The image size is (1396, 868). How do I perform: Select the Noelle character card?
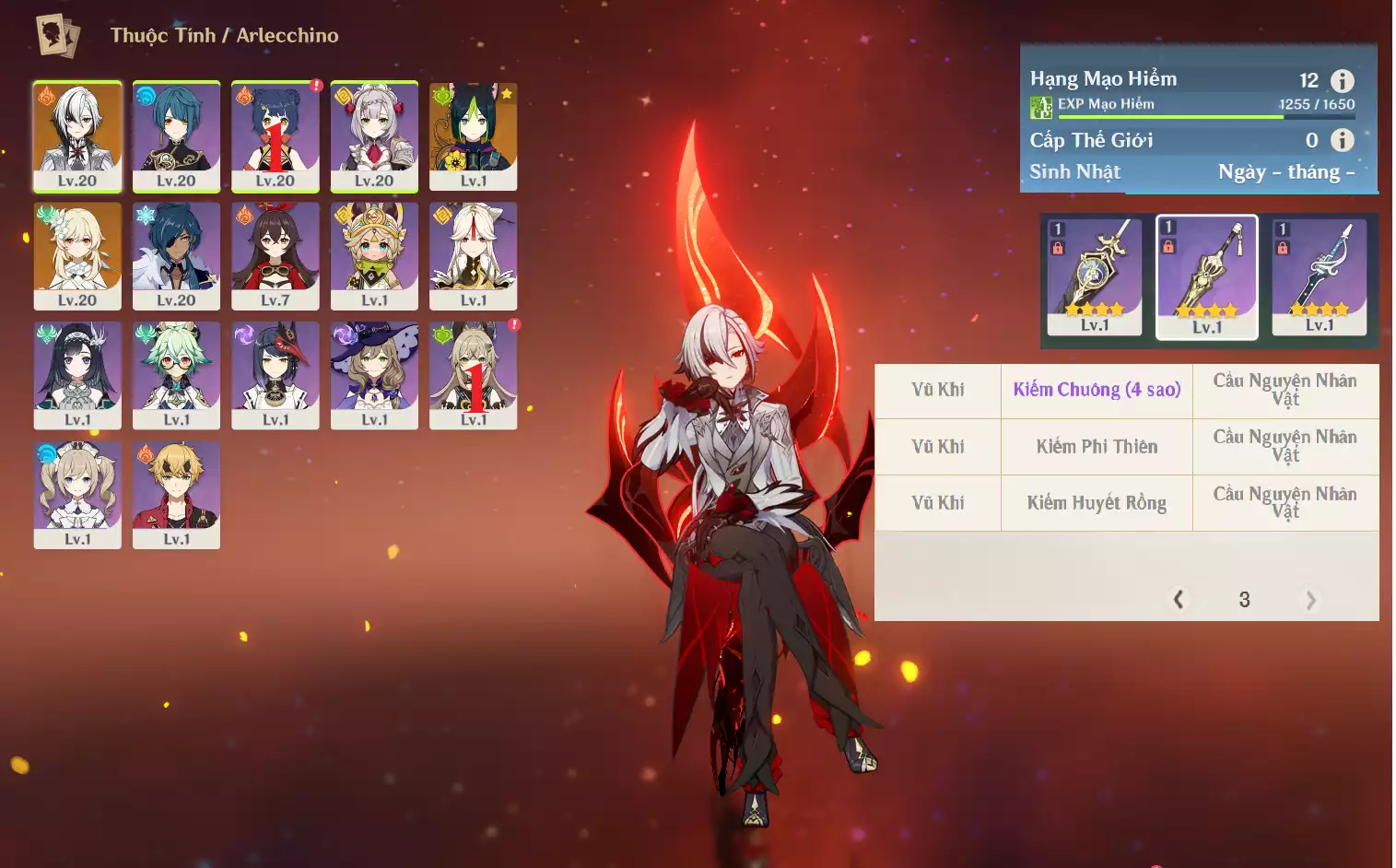click(x=374, y=135)
